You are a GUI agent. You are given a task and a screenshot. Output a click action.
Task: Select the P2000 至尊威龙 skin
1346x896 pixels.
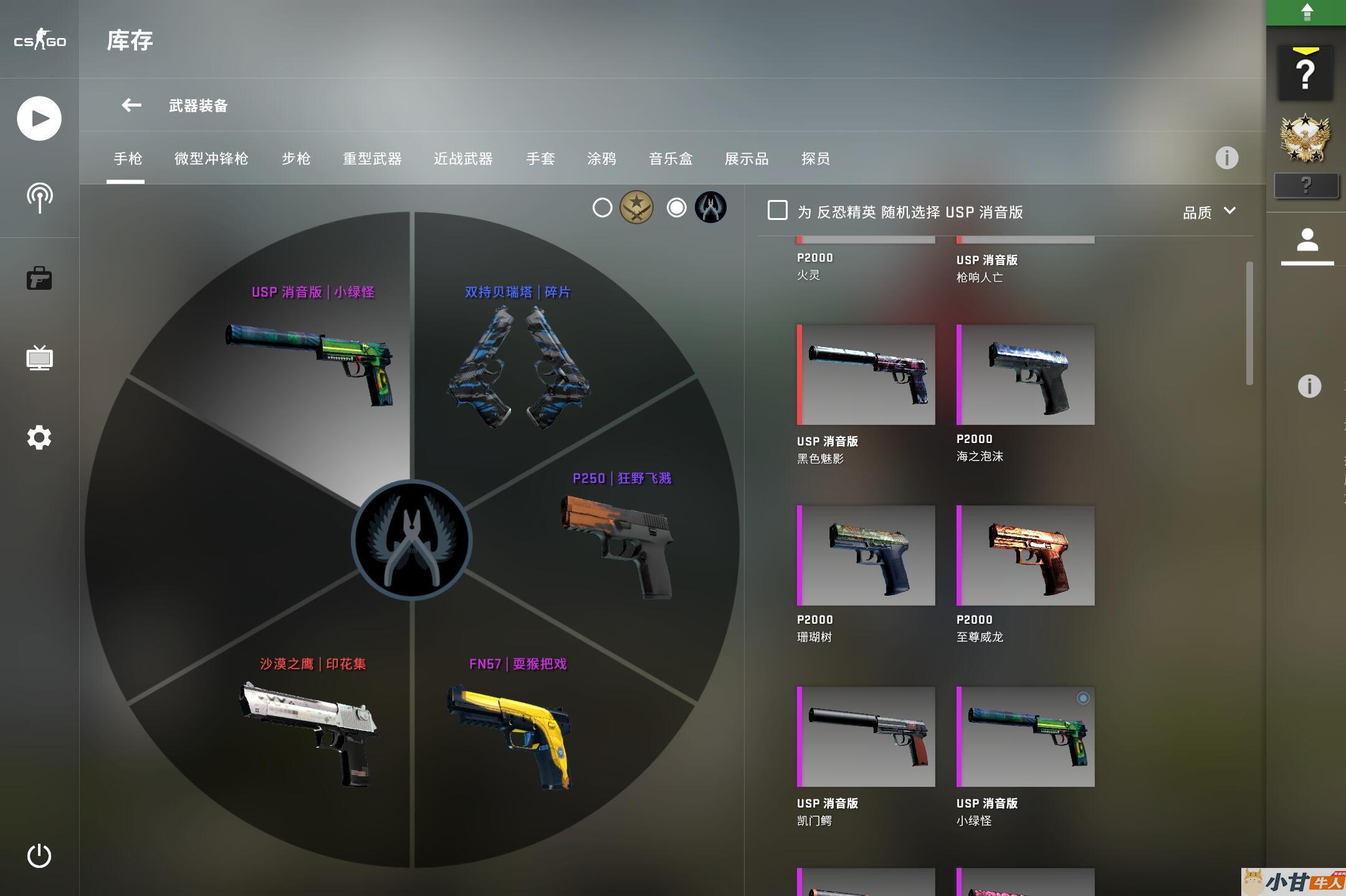click(1025, 555)
